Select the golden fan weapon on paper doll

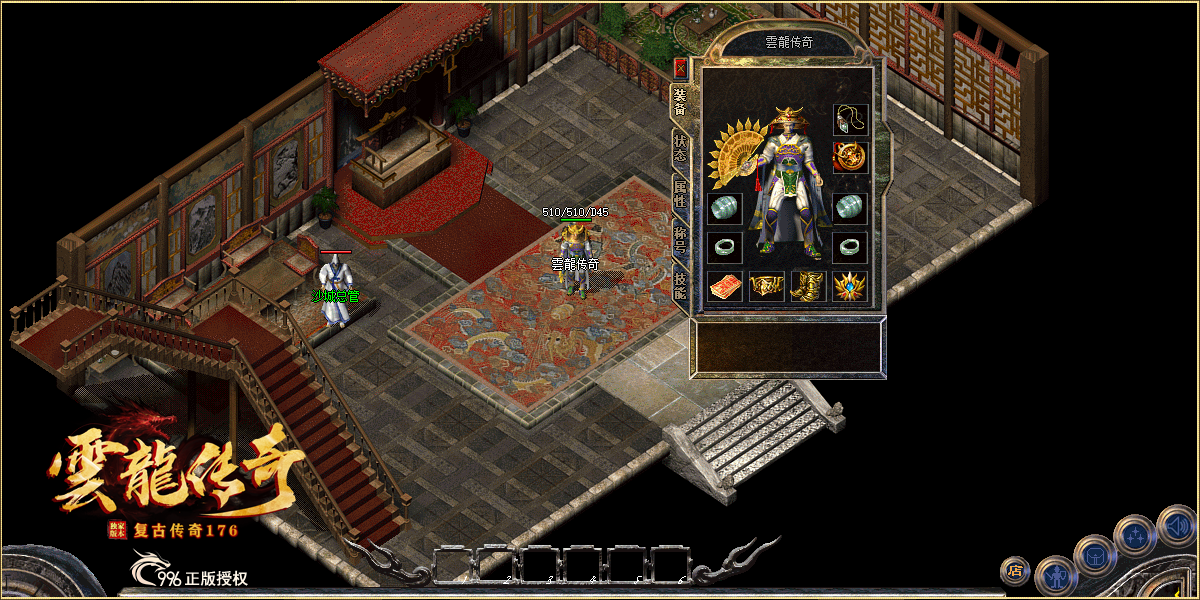[737, 156]
